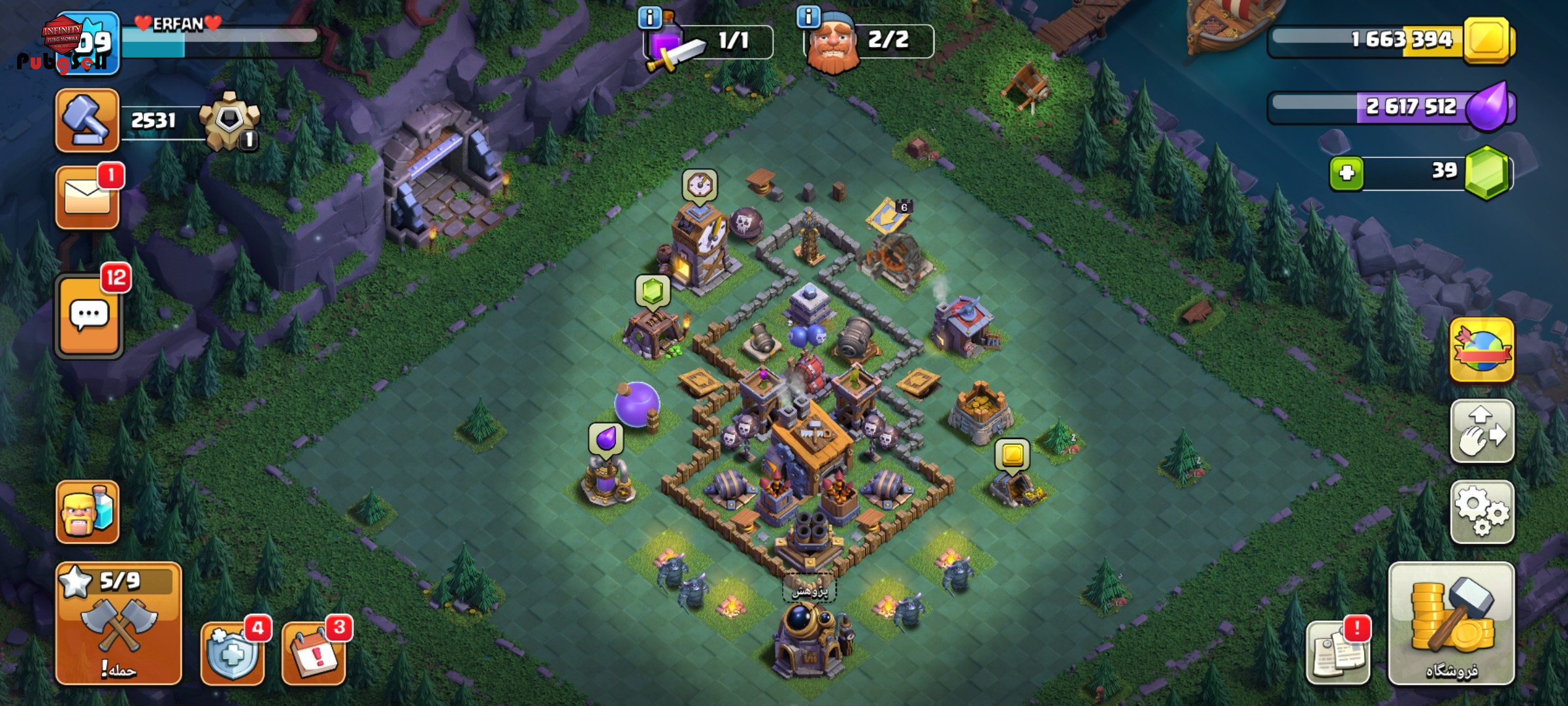The height and width of the screenshot is (706, 1568).
Task: Open the shop with the hammer and coins
Action: 1450,623
